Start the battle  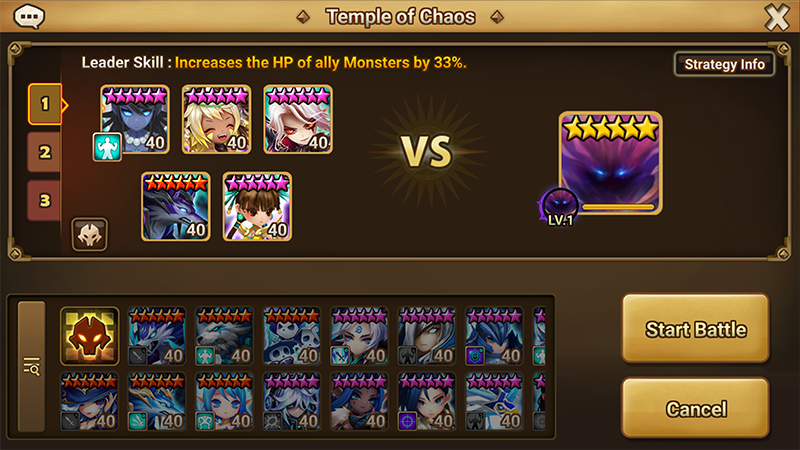pos(695,329)
